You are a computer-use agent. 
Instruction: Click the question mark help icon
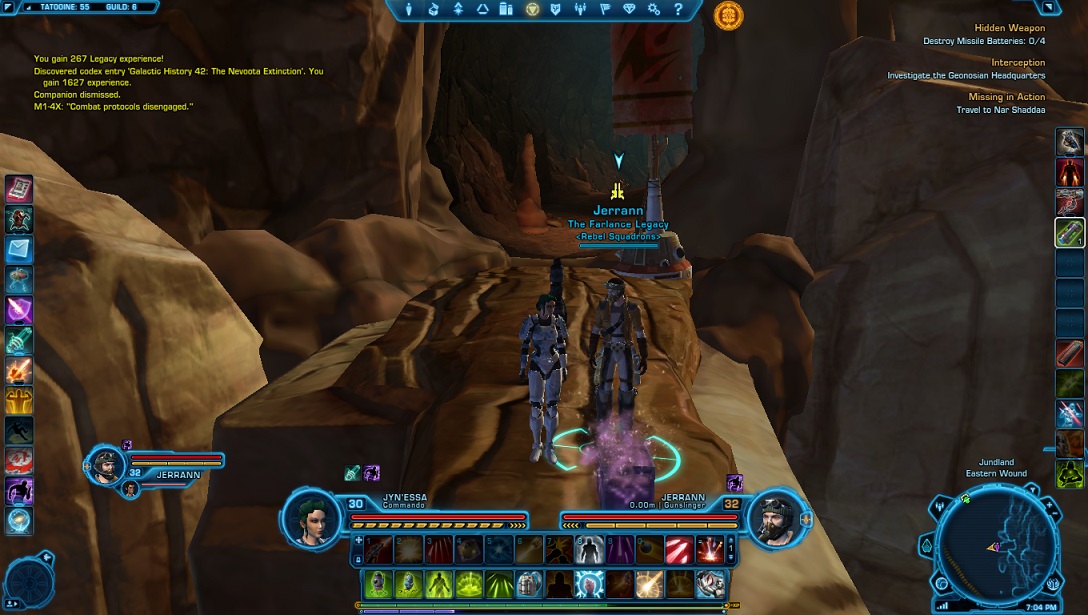pos(679,9)
